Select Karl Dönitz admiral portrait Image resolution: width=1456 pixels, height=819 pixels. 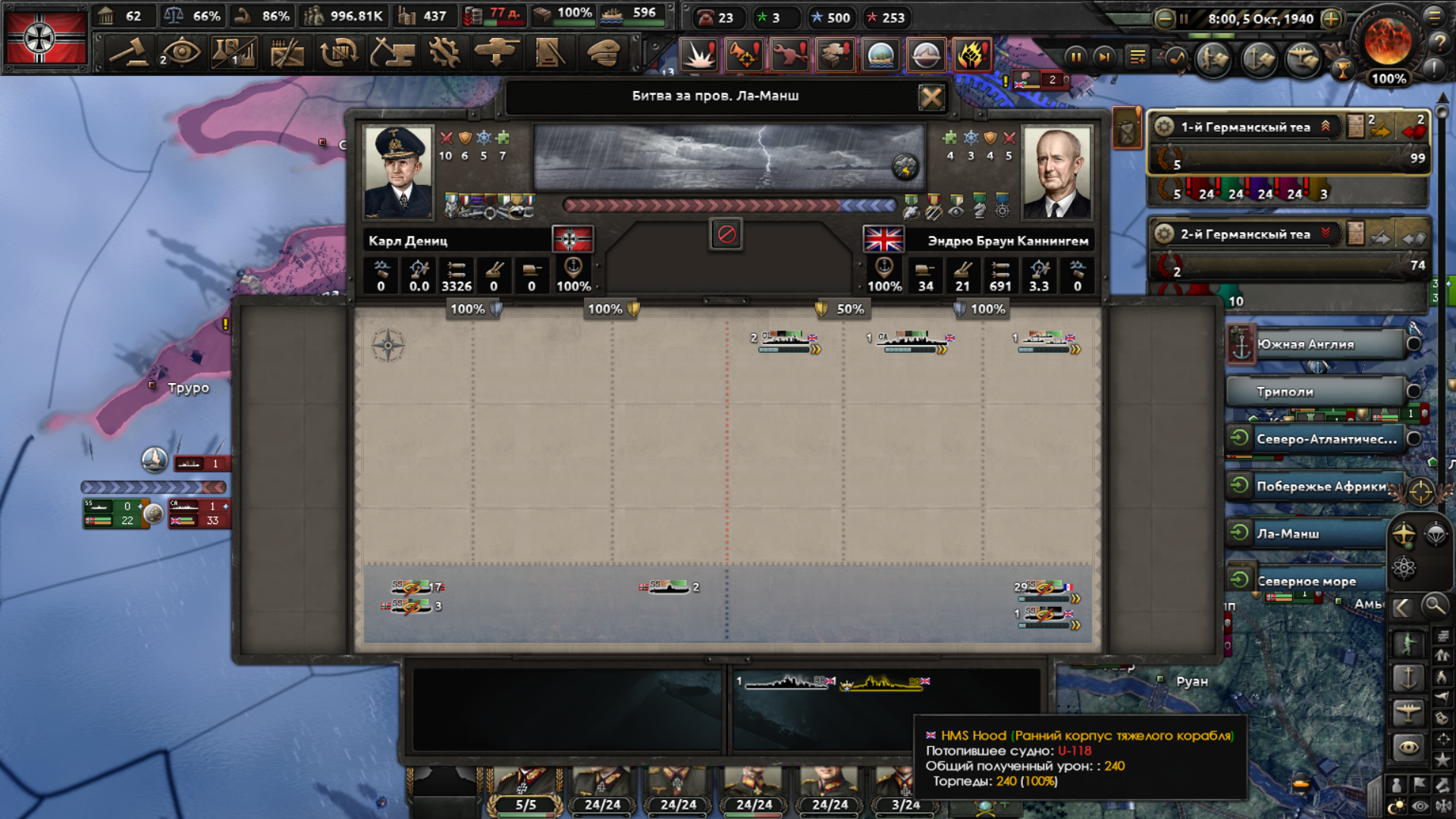tap(398, 172)
